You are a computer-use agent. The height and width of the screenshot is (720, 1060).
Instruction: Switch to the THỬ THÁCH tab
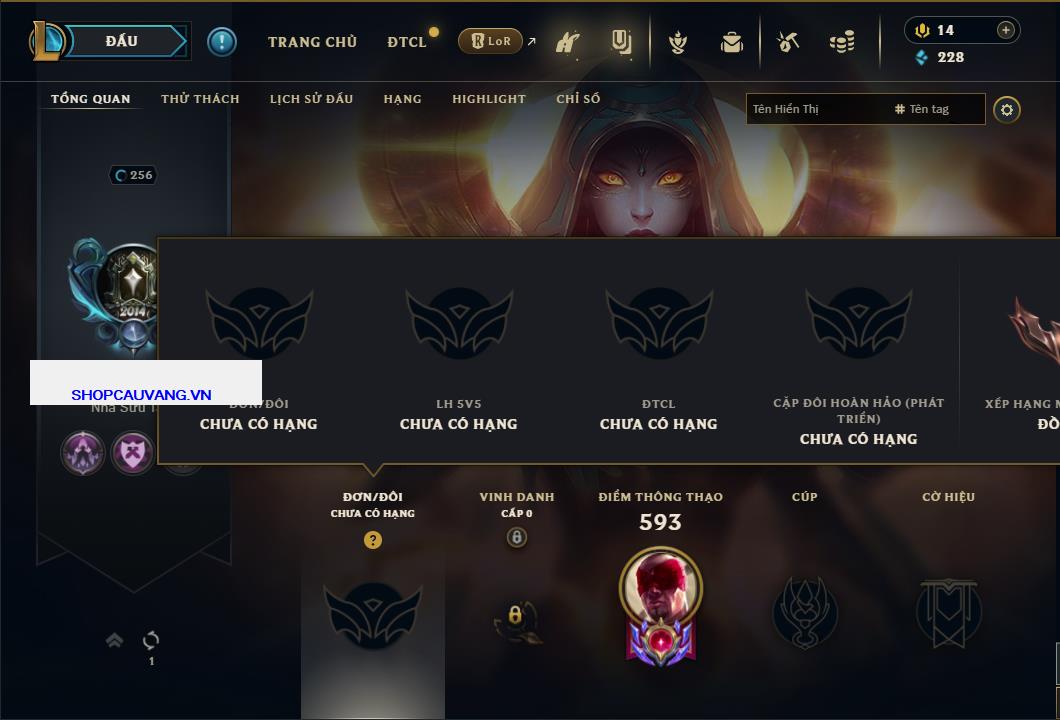point(200,99)
